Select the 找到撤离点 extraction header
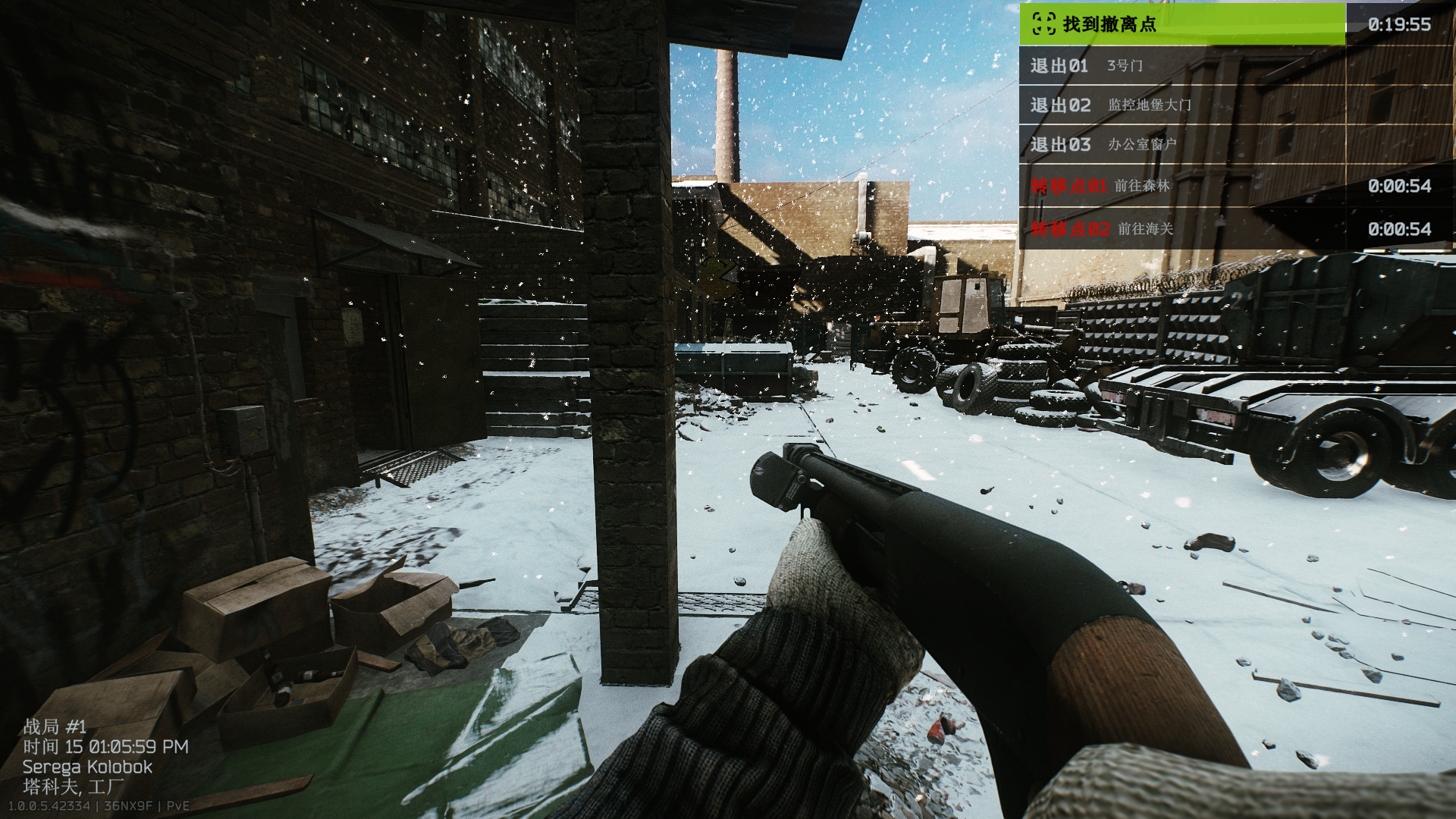 [1181, 24]
